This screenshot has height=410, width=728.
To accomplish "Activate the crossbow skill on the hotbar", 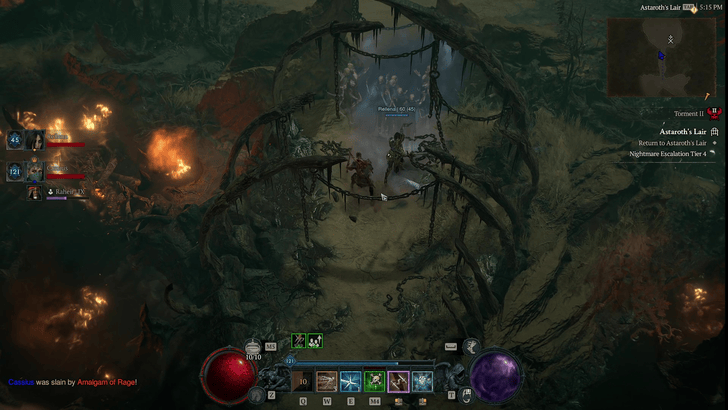I will 327,381.
